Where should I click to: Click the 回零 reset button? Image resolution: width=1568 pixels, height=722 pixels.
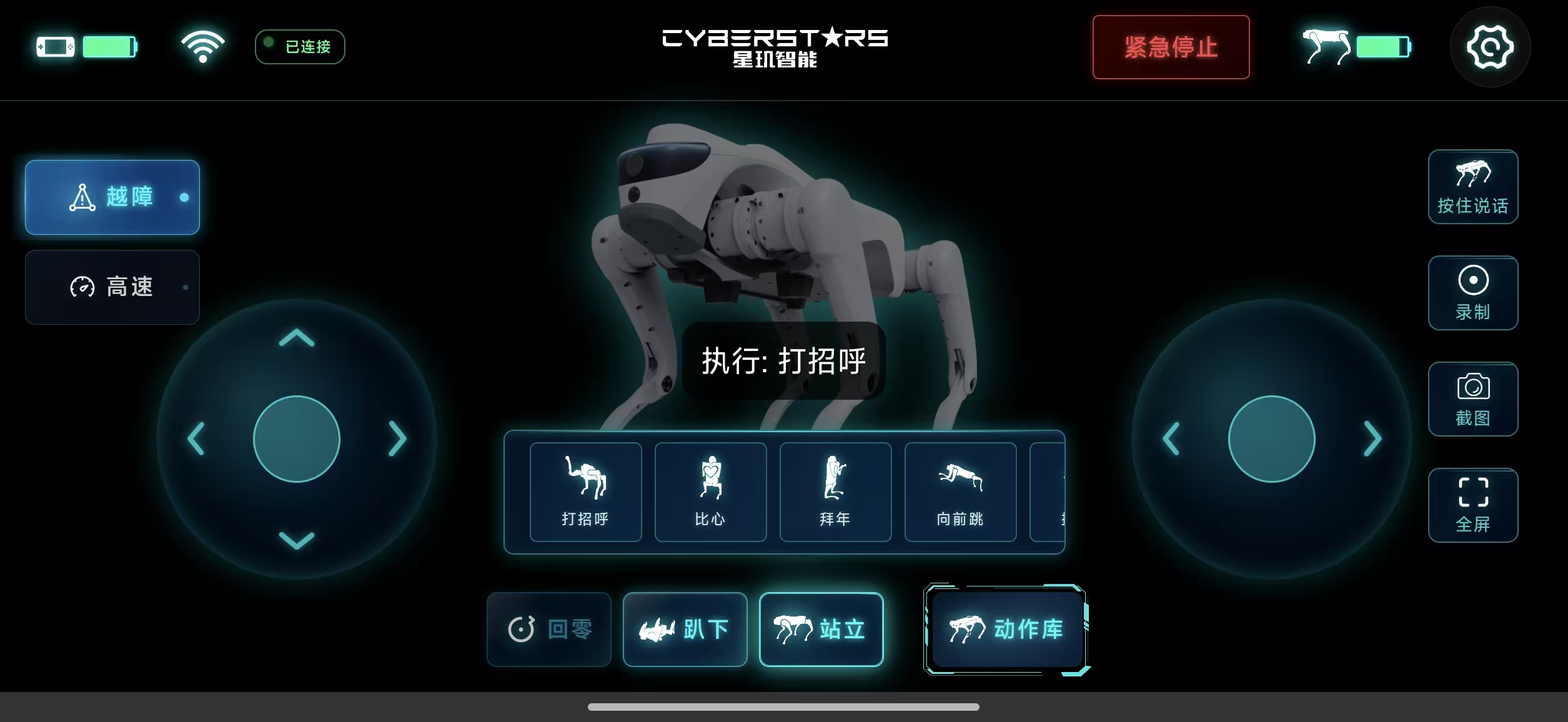(x=549, y=629)
